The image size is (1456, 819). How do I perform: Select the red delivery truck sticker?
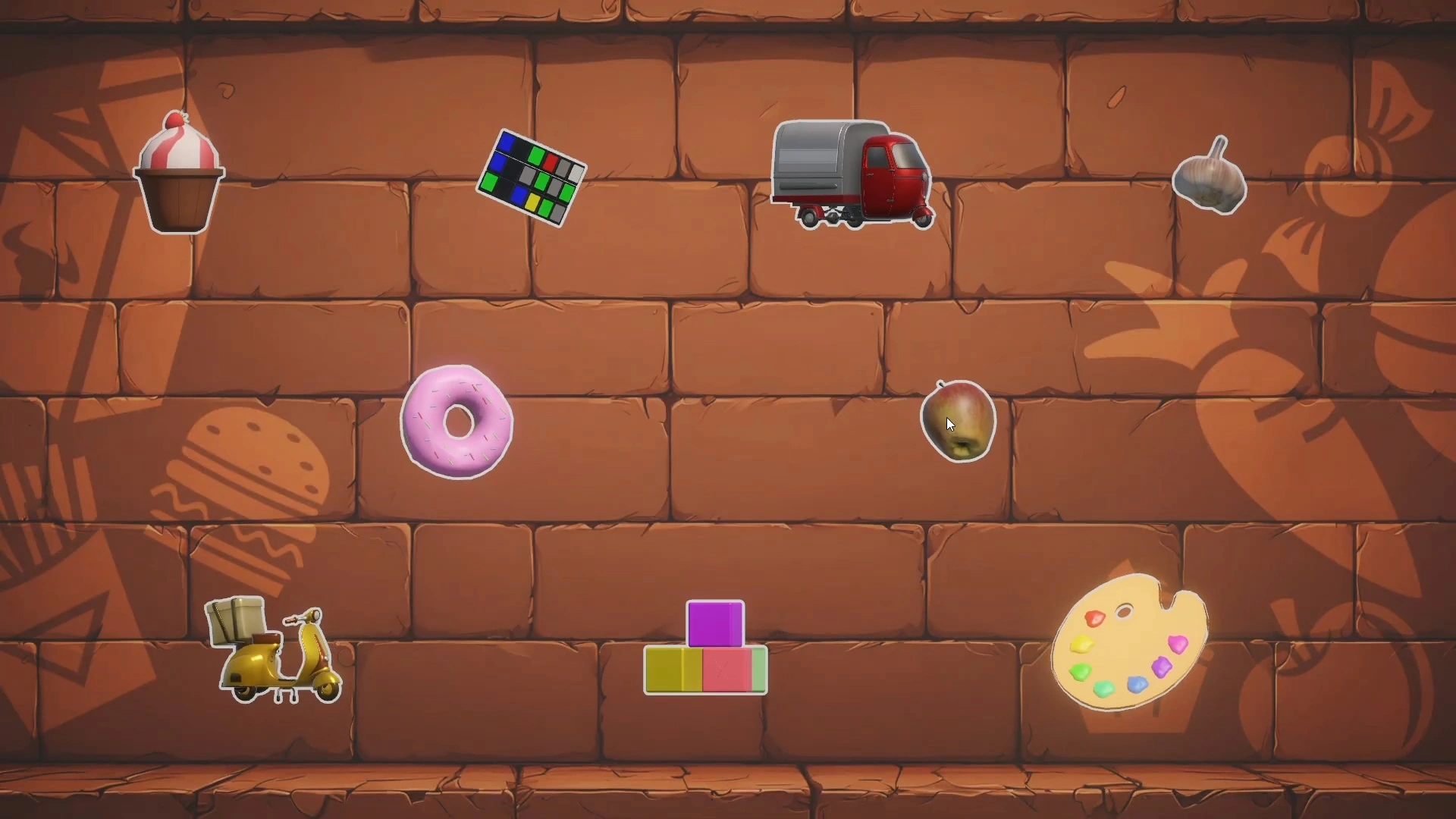[849, 174]
